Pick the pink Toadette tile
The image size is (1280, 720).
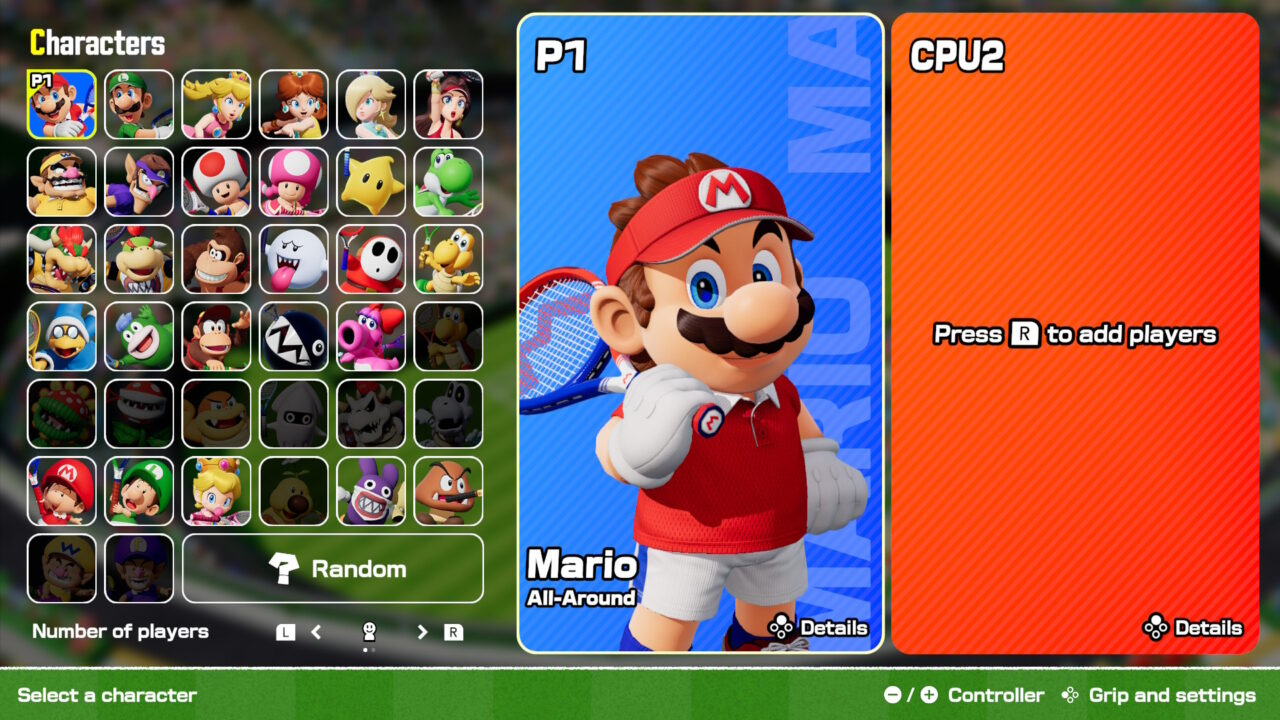click(294, 182)
